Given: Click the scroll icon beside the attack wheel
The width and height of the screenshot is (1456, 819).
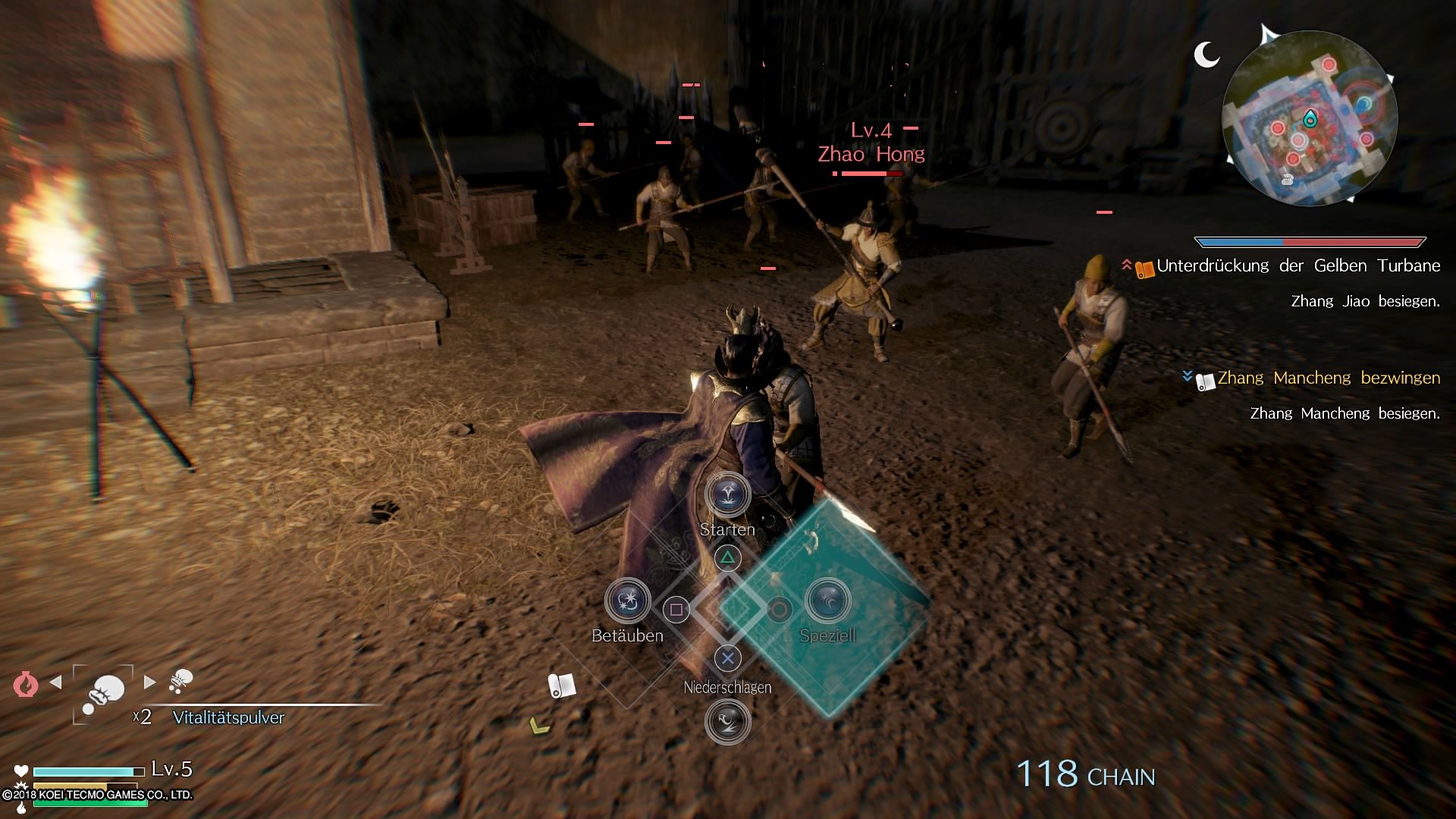Looking at the screenshot, I should [x=561, y=686].
